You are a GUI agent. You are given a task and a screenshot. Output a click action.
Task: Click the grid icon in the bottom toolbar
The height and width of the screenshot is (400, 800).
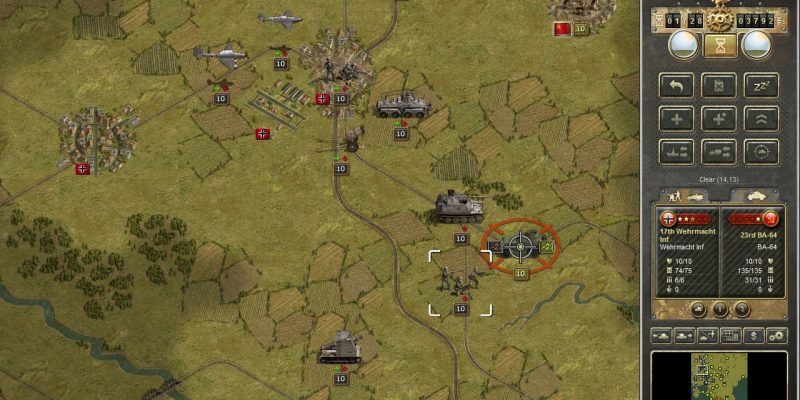click(x=731, y=335)
